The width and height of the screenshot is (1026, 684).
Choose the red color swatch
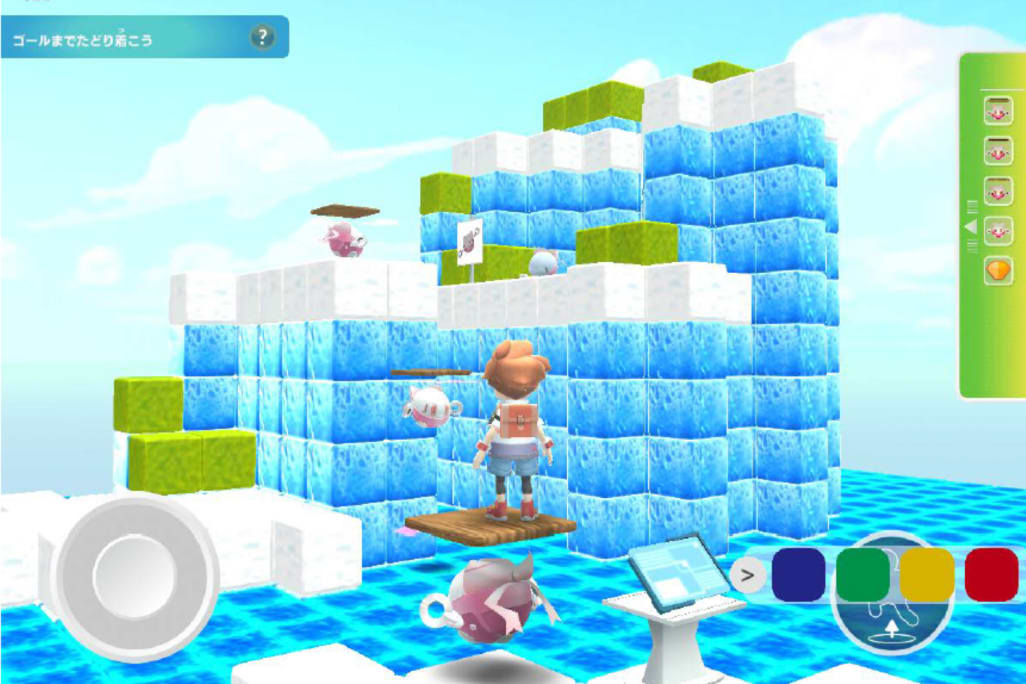[990, 575]
